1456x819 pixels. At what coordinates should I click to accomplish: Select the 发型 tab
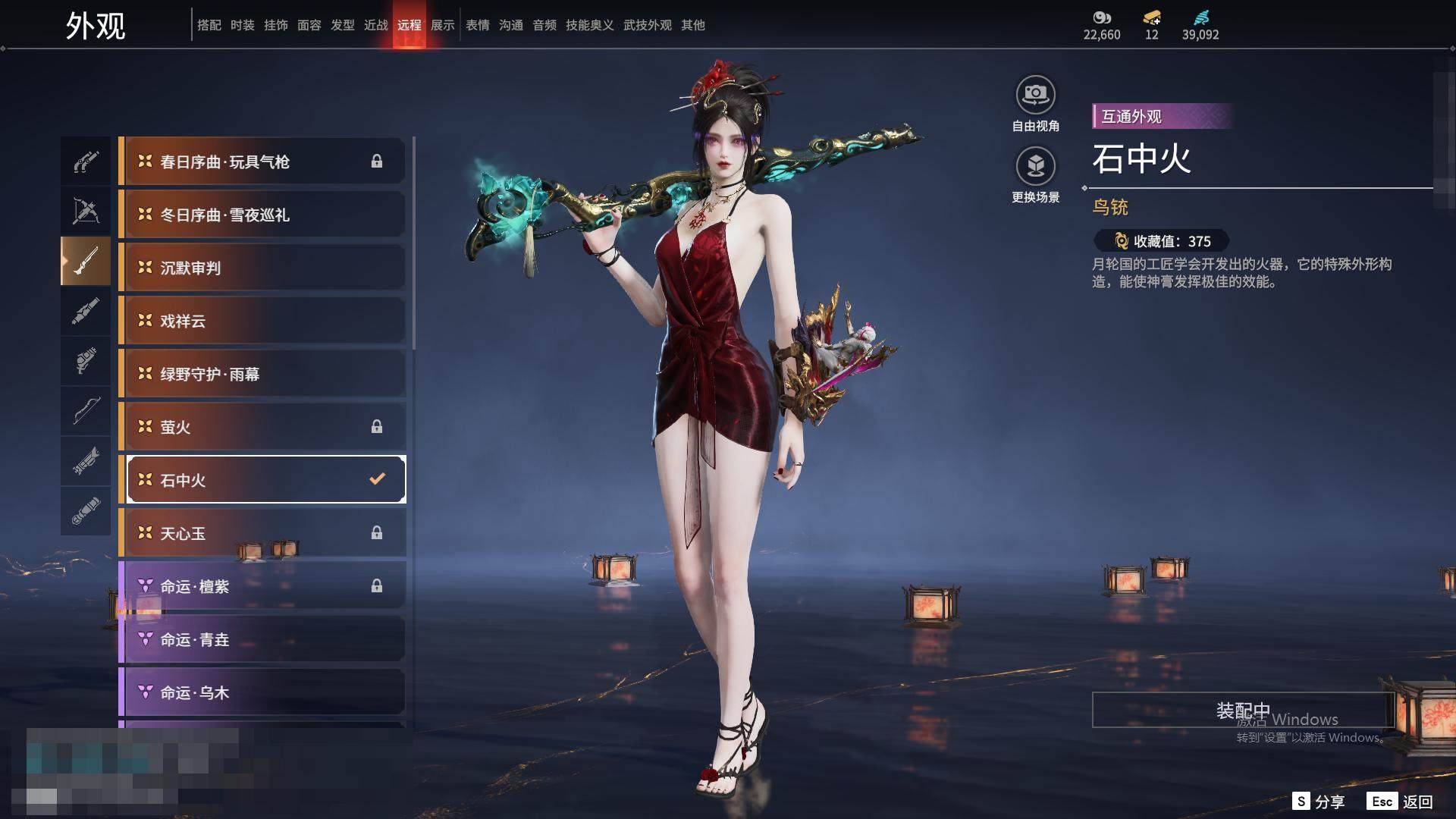pyautogui.click(x=343, y=25)
